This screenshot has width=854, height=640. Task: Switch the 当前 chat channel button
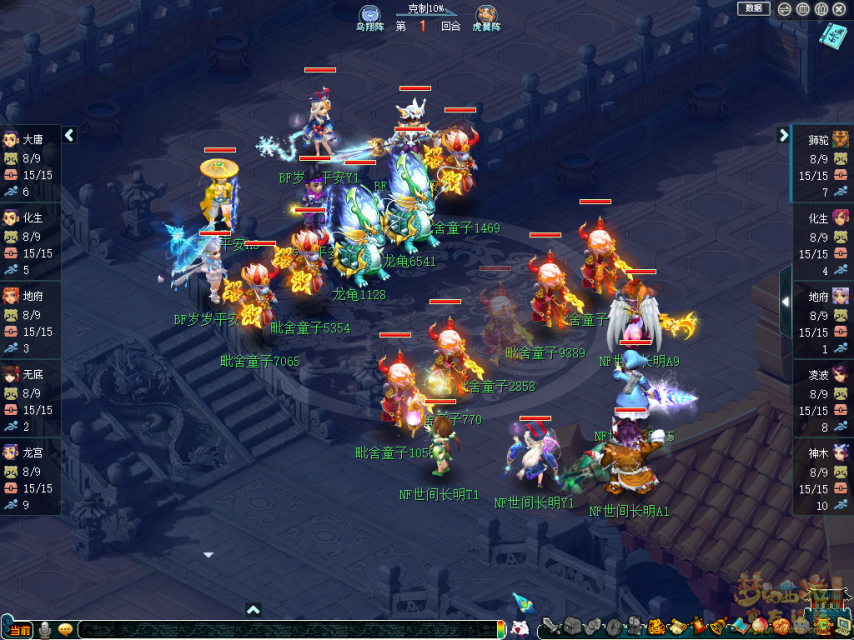19,630
